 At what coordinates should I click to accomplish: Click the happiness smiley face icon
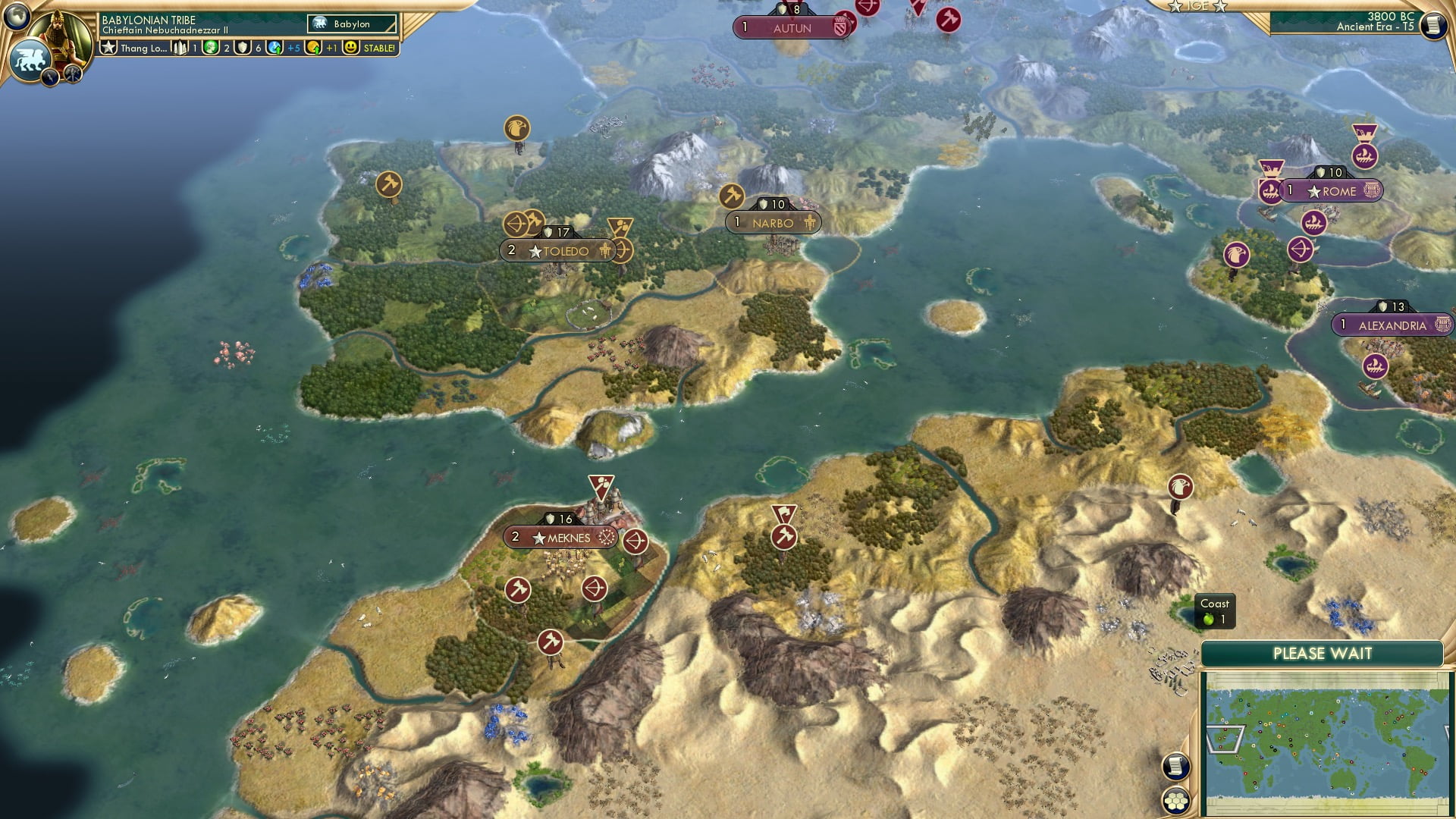(350, 48)
